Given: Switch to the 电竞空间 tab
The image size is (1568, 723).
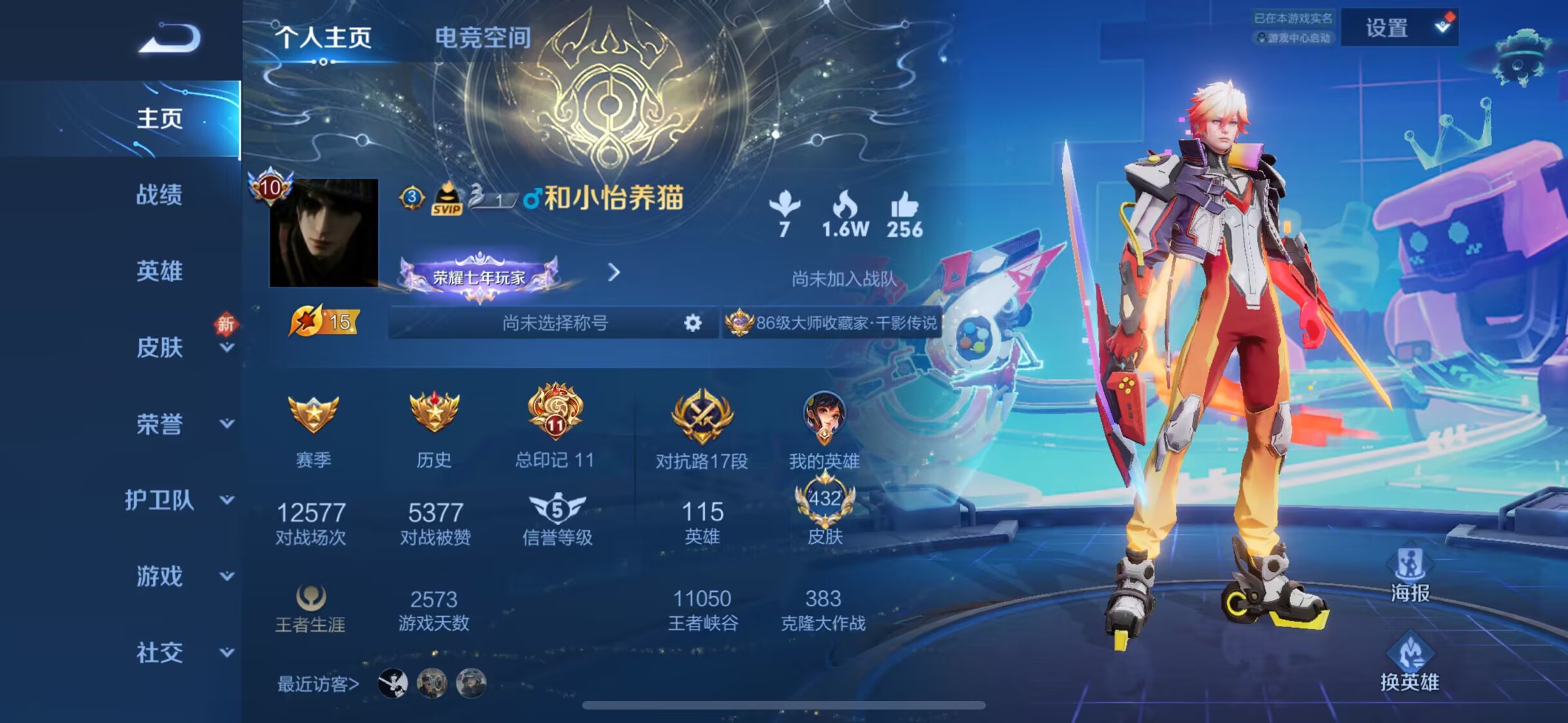Looking at the screenshot, I should click(483, 37).
